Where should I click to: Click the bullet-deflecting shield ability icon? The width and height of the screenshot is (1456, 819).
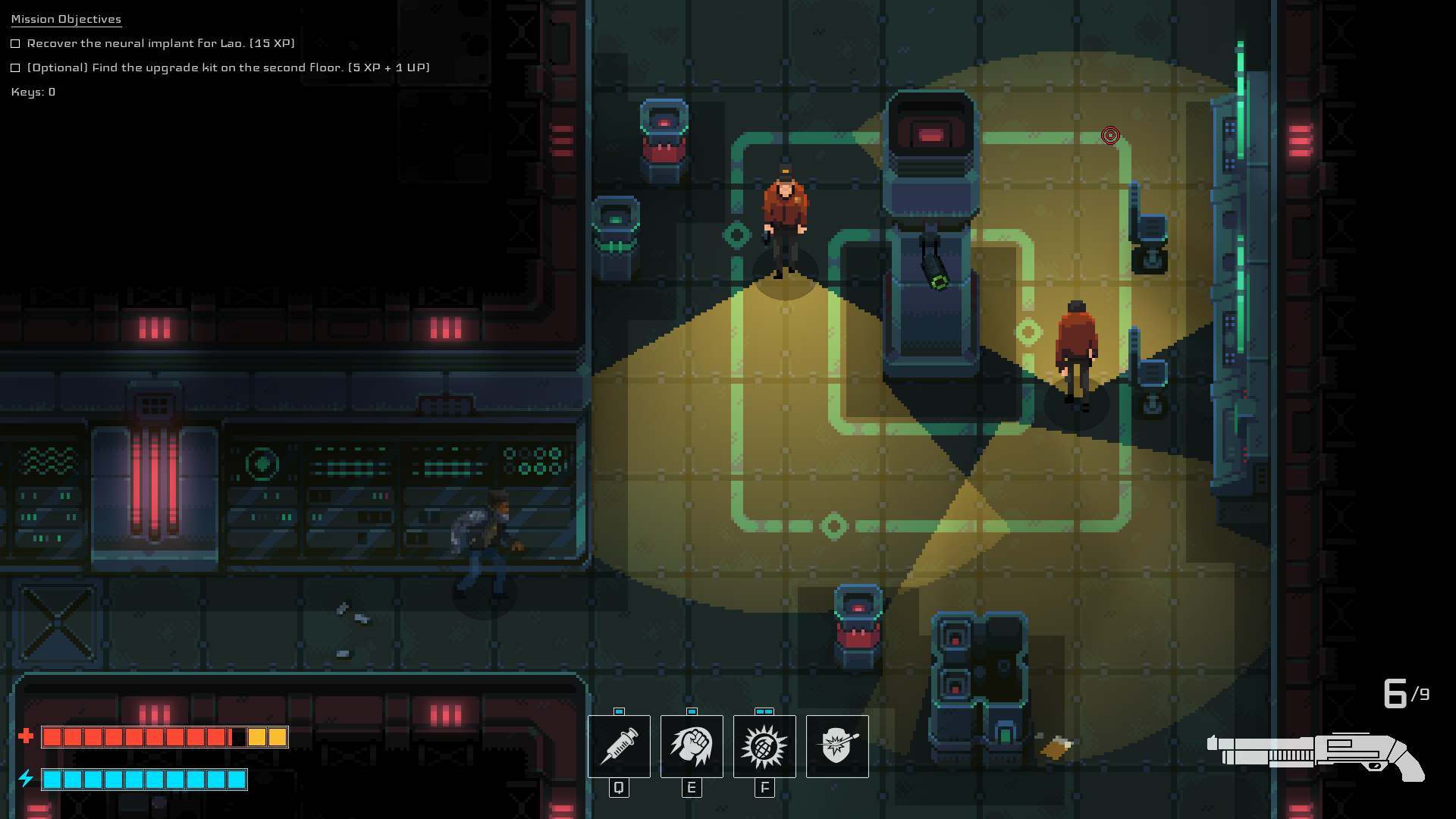tap(837, 746)
